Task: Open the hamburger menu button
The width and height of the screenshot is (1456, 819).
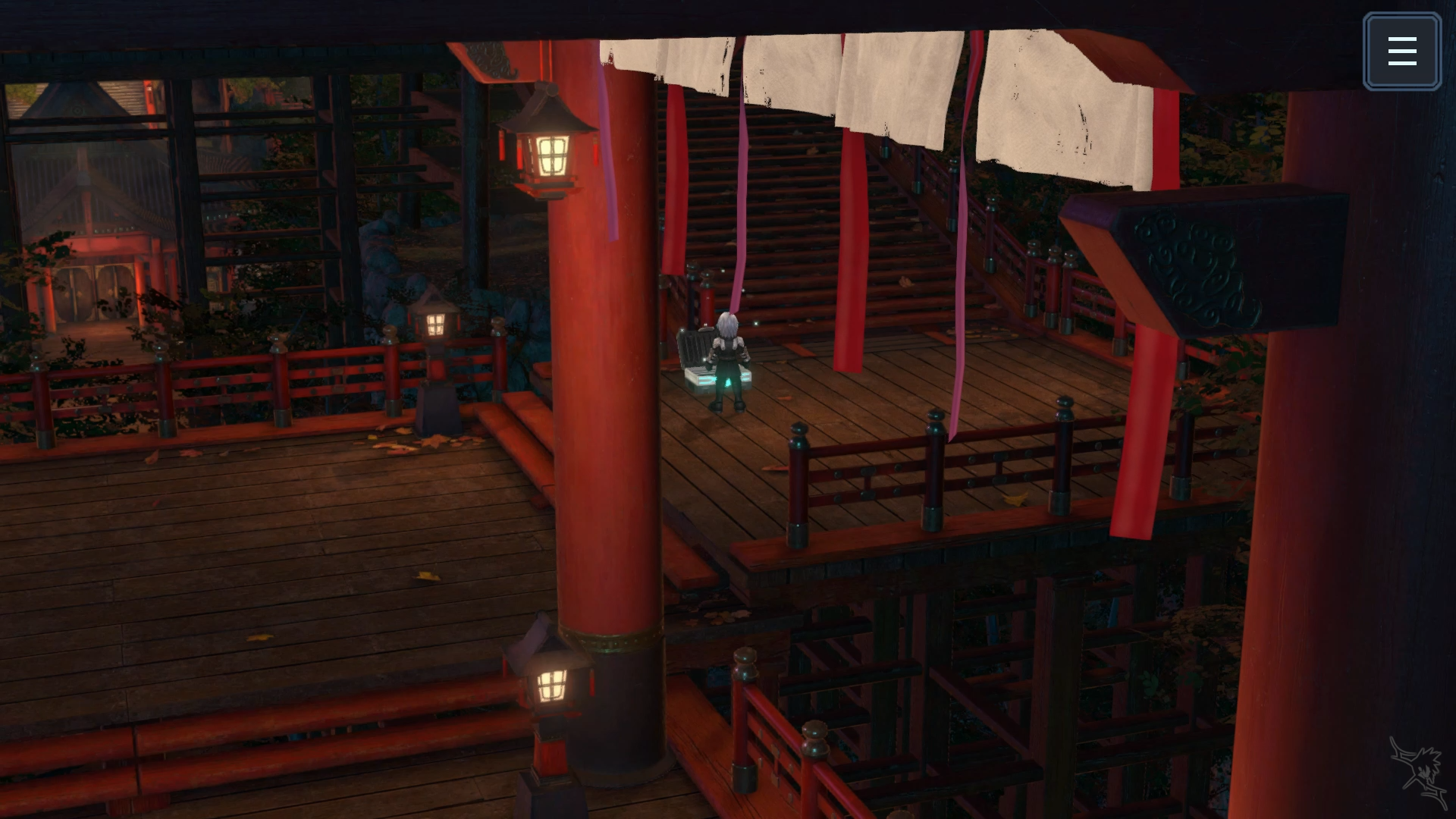Action: (x=1401, y=52)
